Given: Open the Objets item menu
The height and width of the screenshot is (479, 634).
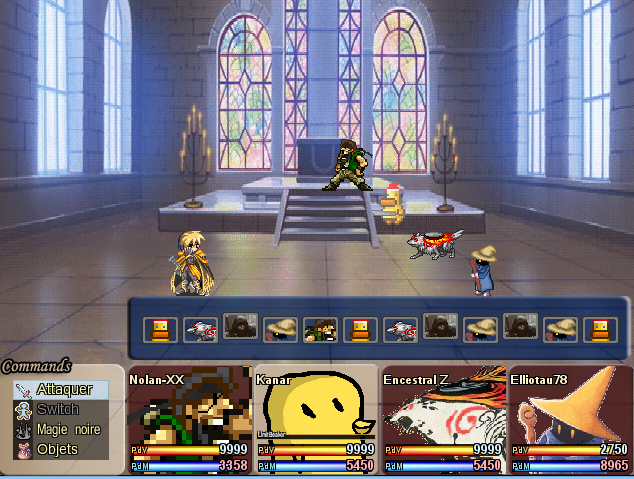Looking at the screenshot, I should pos(57,450).
